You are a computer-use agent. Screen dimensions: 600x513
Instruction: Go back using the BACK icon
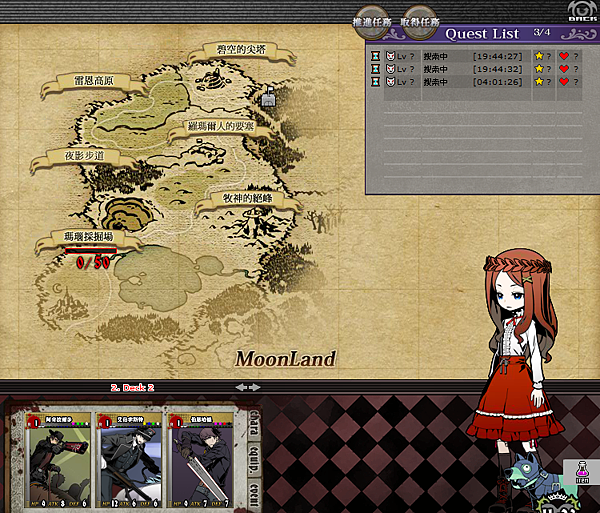click(576, 12)
